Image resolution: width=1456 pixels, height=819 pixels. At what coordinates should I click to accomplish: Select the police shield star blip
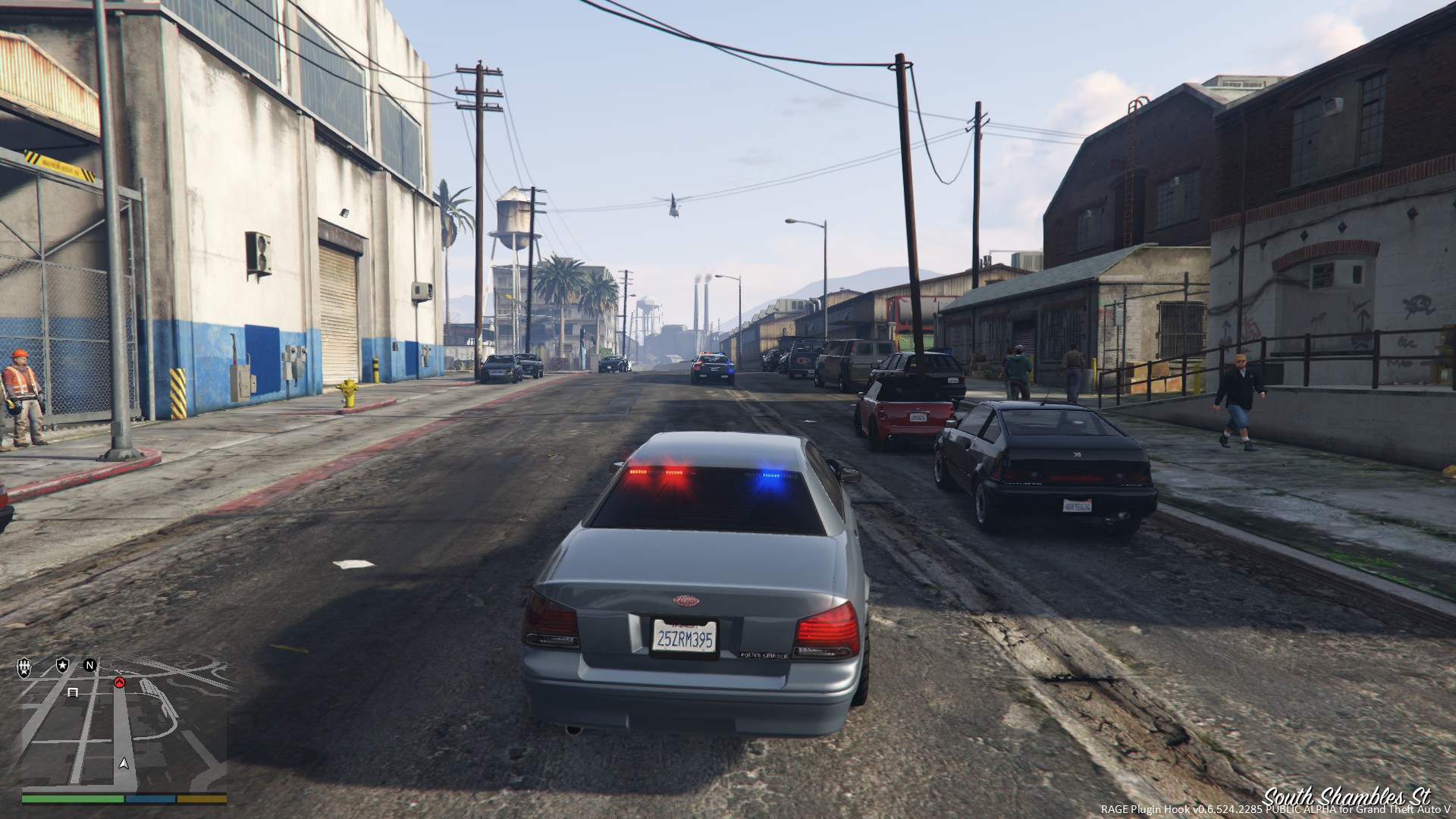pos(61,666)
